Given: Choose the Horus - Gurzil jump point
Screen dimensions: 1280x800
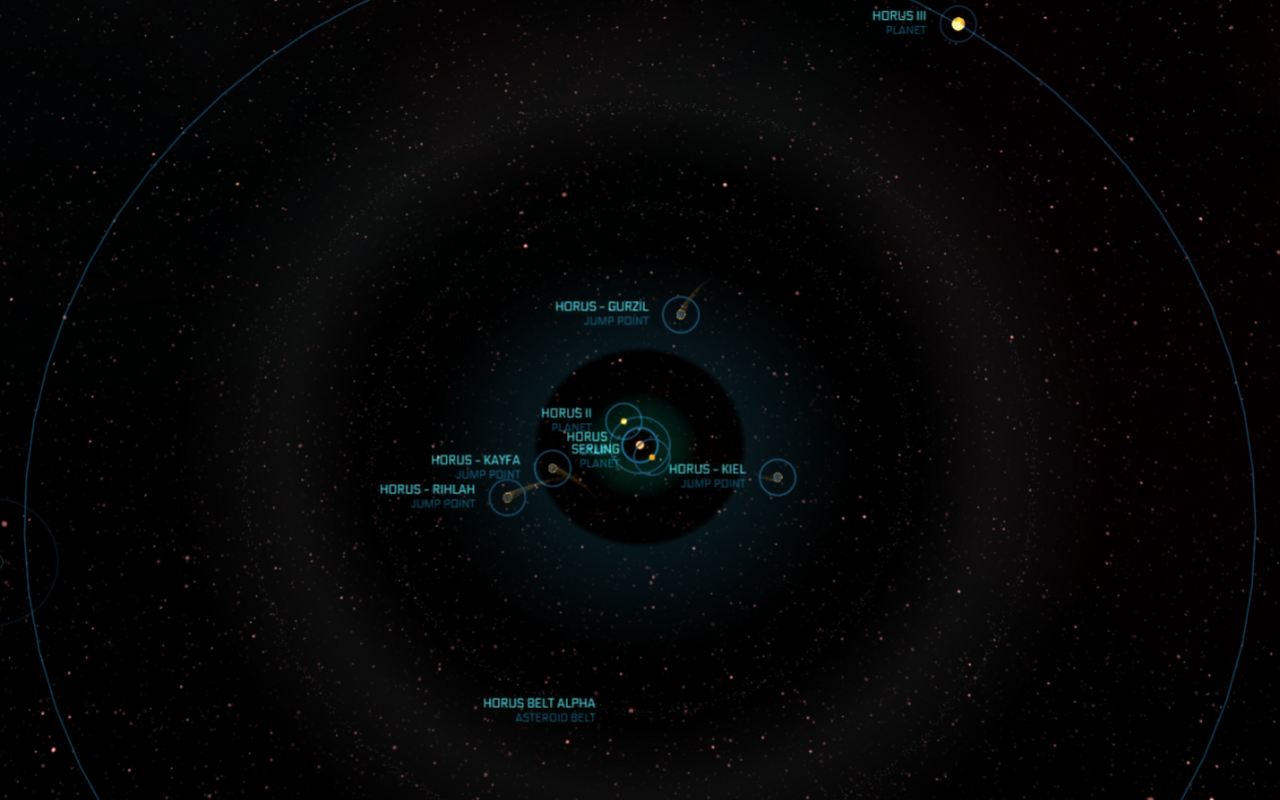Looking at the screenshot, I should pos(681,314).
